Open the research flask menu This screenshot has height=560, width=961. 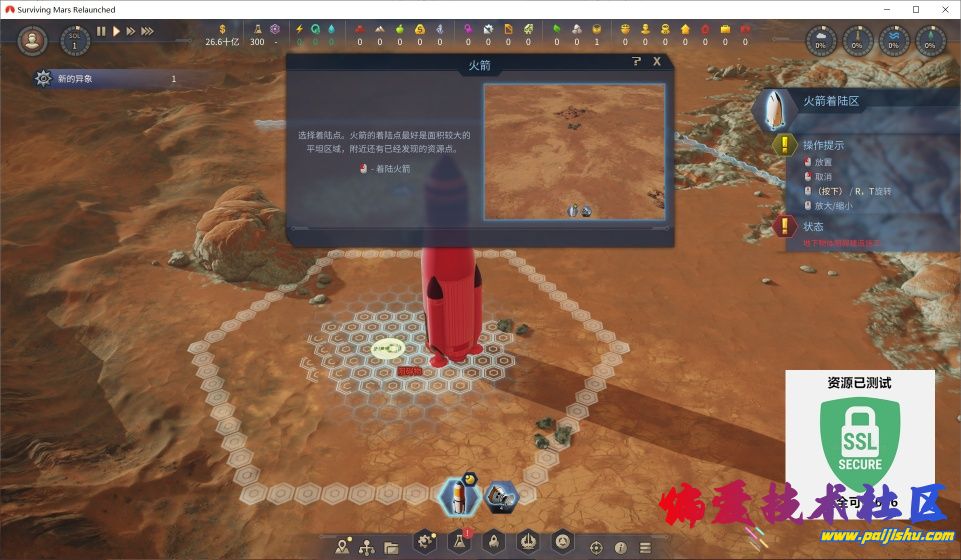459,542
